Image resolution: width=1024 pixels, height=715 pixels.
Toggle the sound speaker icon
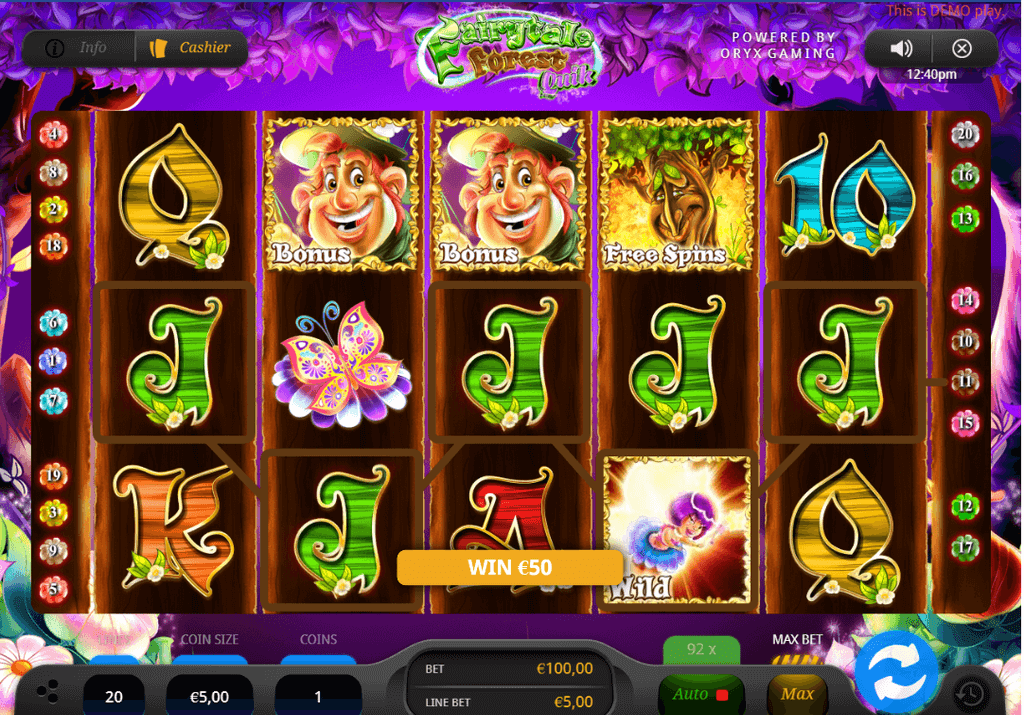point(901,48)
